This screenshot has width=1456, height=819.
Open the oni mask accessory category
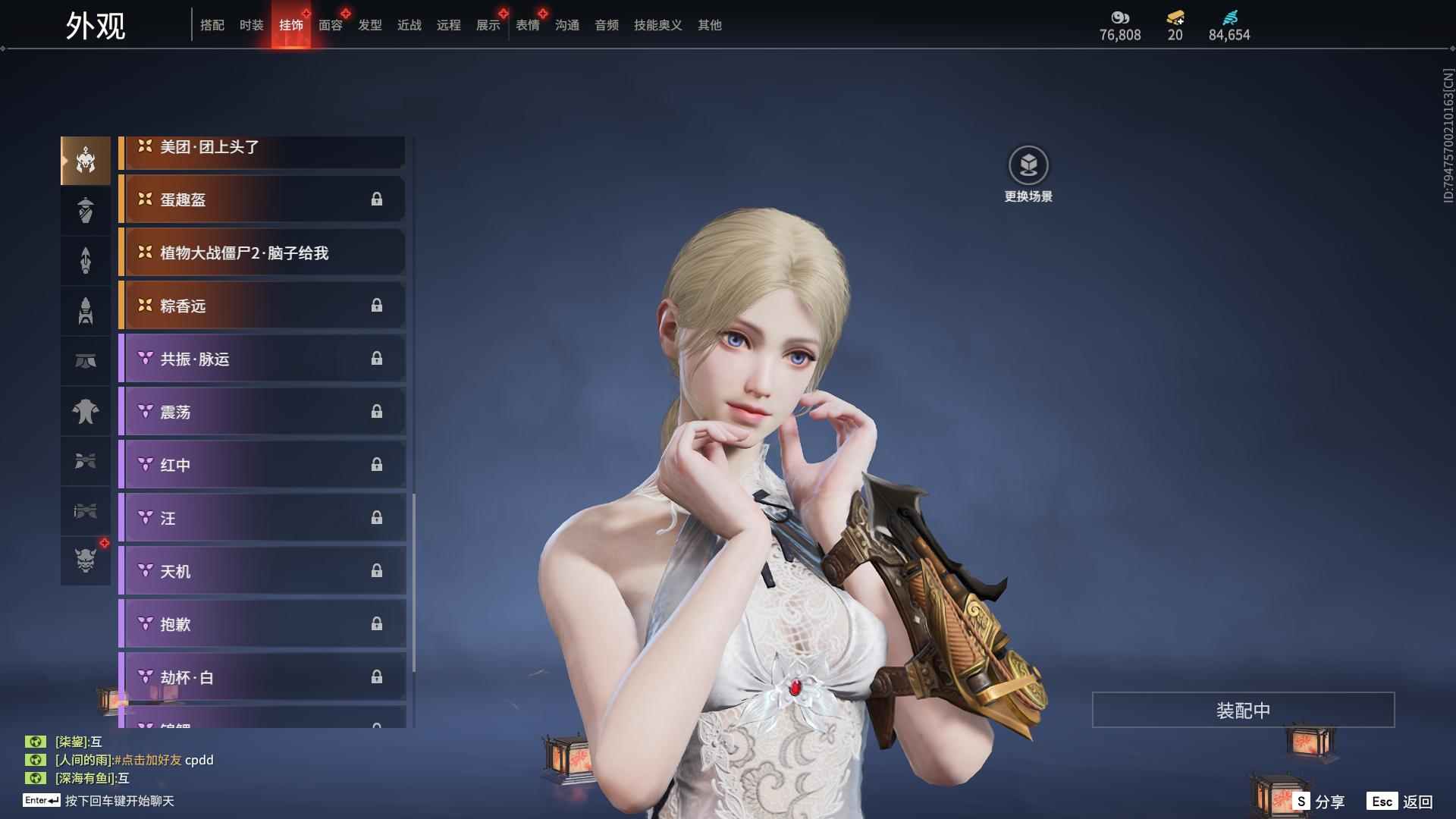coord(86,560)
